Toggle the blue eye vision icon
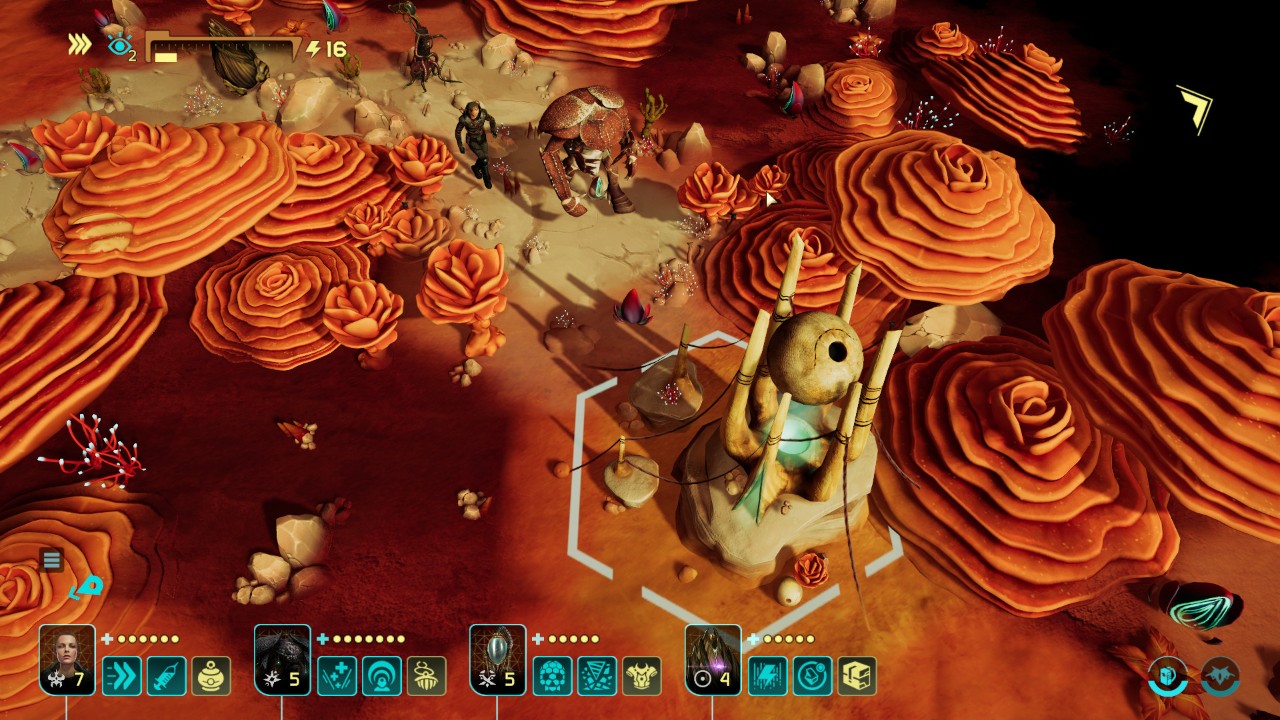 pos(120,46)
